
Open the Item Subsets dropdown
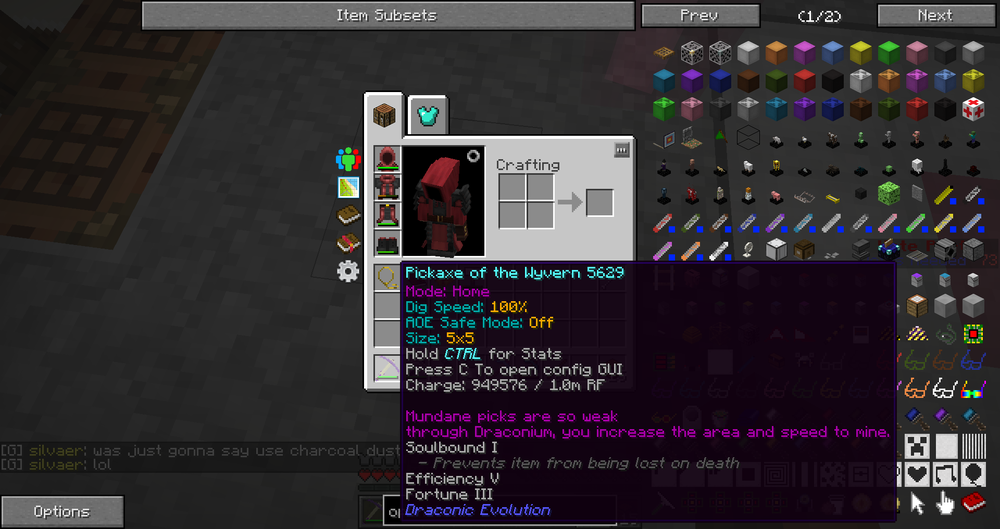pyautogui.click(x=387, y=15)
